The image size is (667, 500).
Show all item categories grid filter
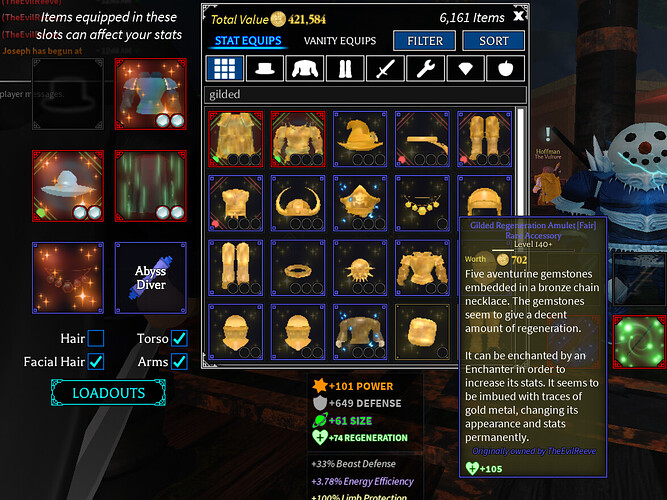224,68
